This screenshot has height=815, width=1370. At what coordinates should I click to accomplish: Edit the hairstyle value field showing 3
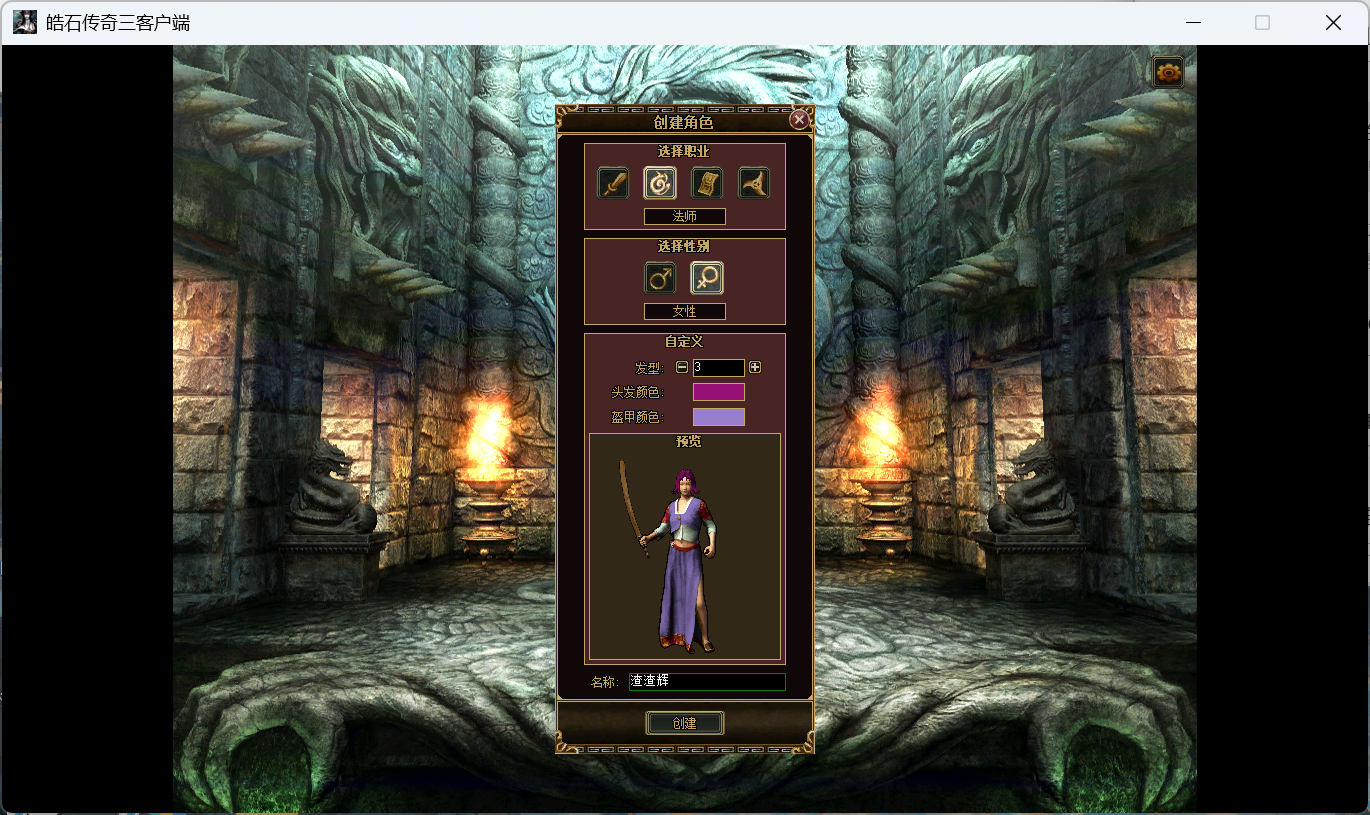717,367
